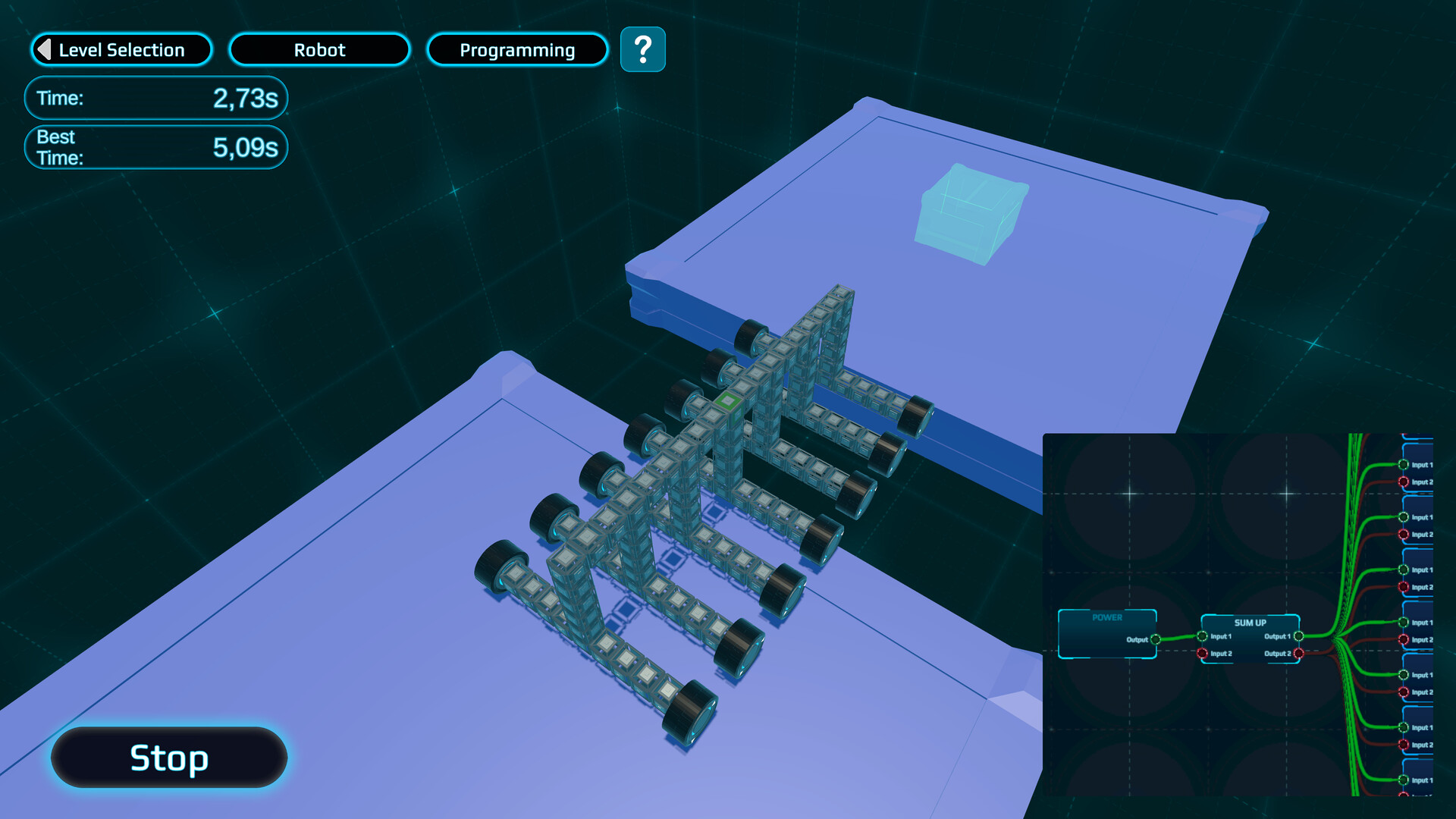
Task: Select the SUM UP node title bar
Action: tap(1250, 623)
